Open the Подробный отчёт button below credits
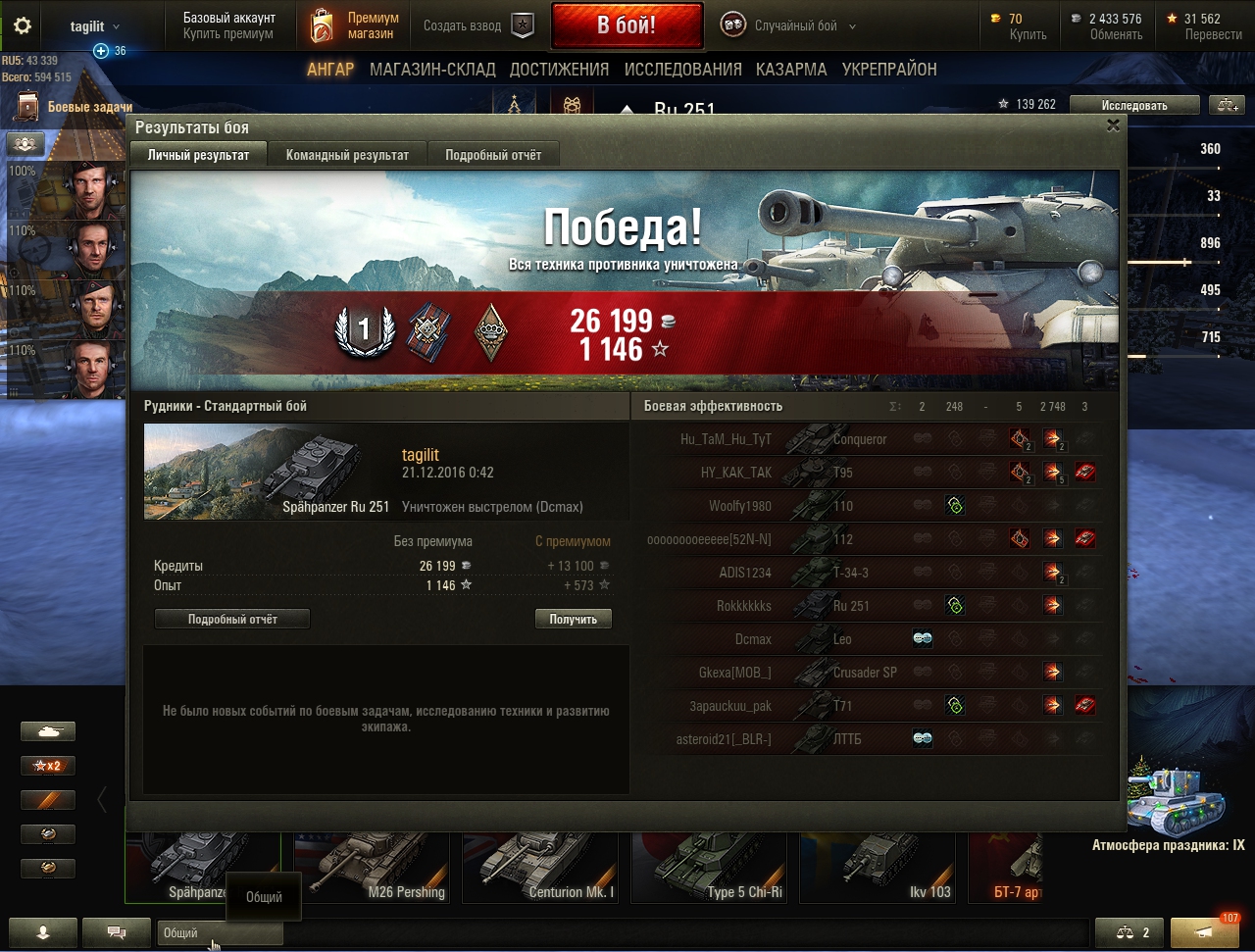This screenshot has width=1255, height=952. coord(232,619)
